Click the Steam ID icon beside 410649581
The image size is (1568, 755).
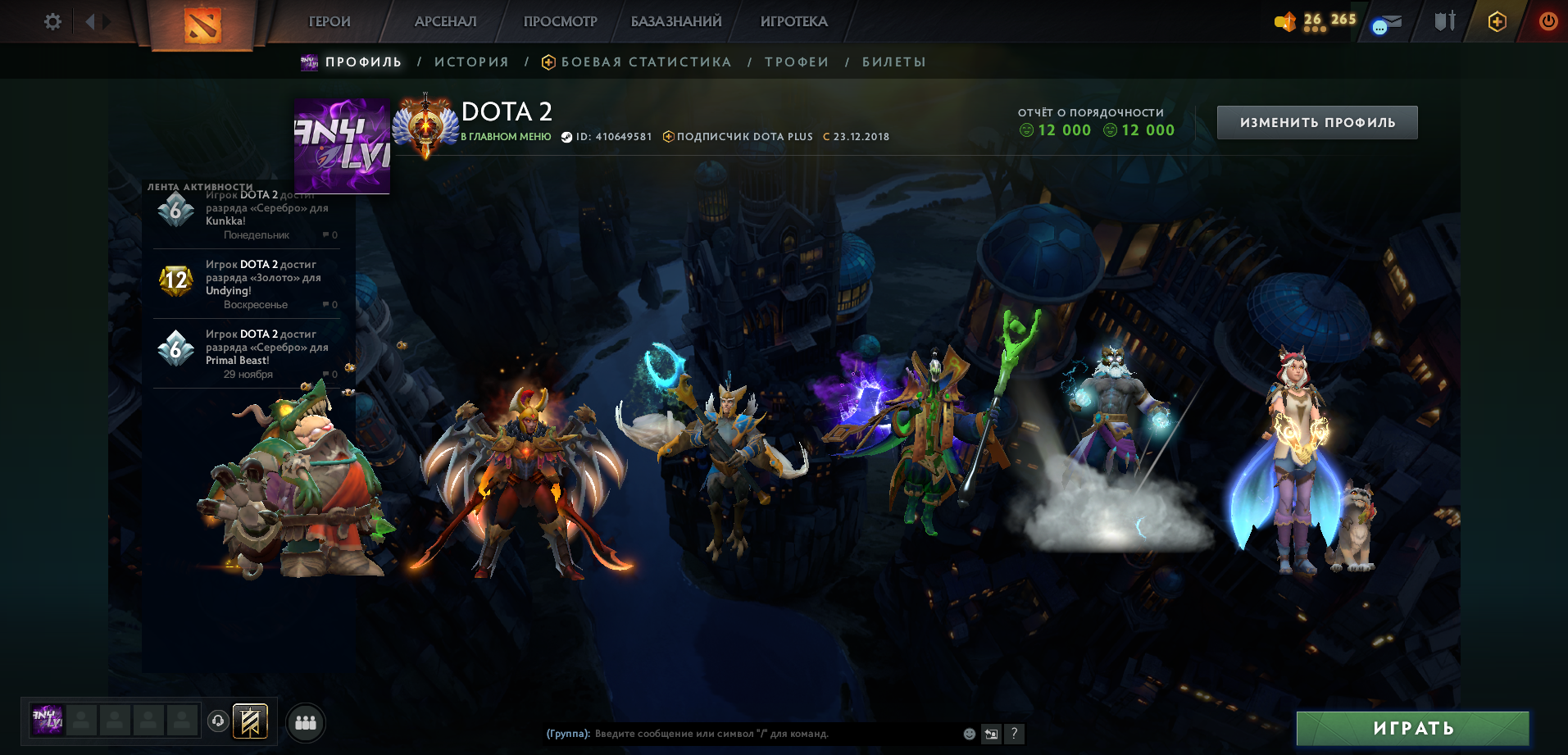565,136
